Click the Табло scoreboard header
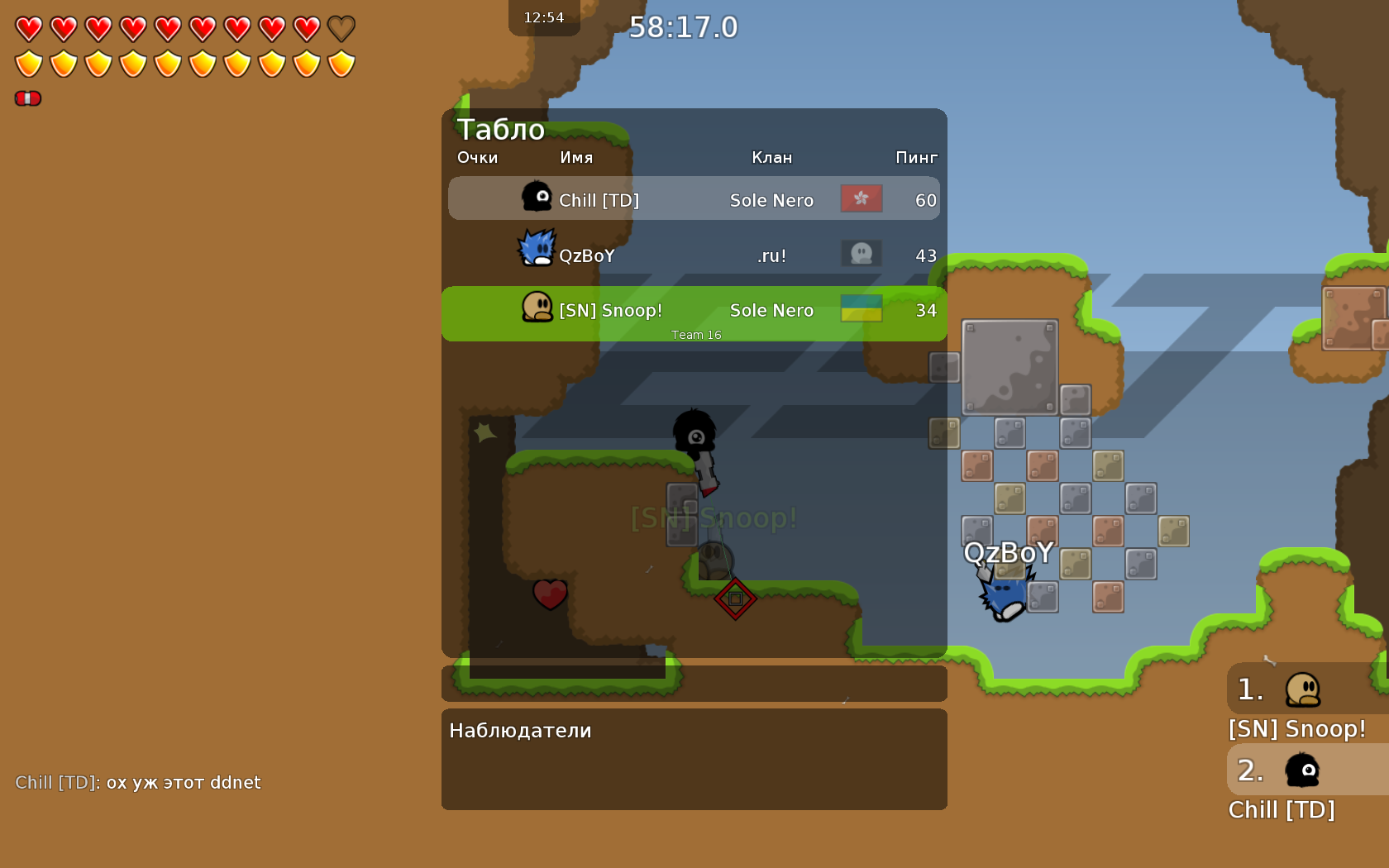Screen dimensions: 1389x868 tap(501, 130)
